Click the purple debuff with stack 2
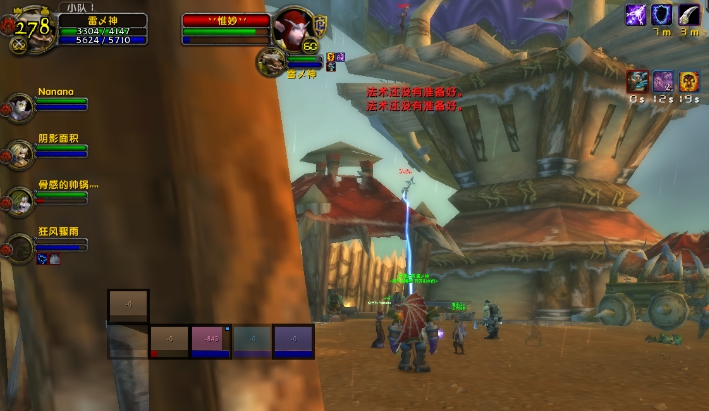Screen dimensions: 709x411 tap(663, 81)
